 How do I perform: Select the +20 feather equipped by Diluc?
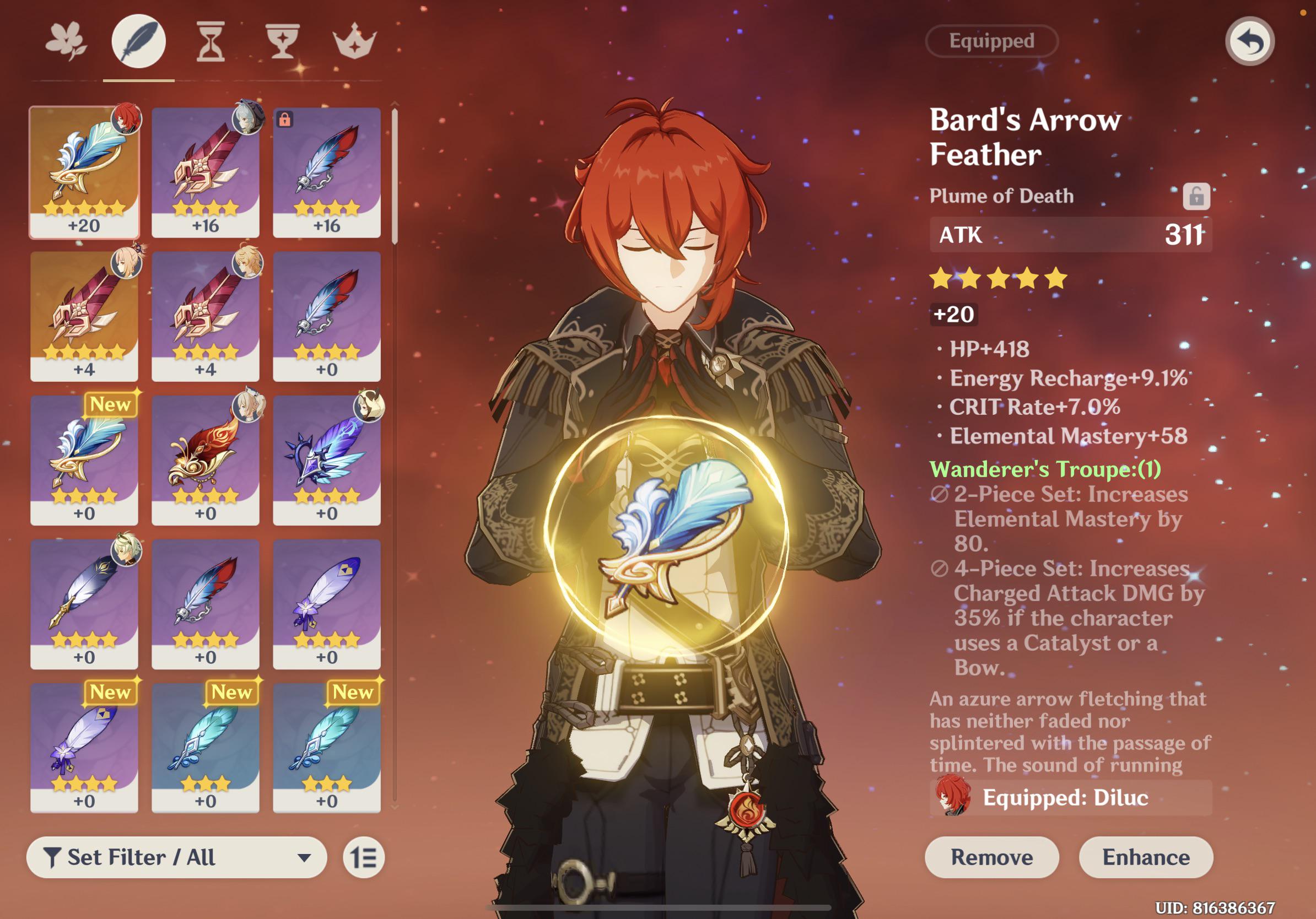[x=84, y=172]
